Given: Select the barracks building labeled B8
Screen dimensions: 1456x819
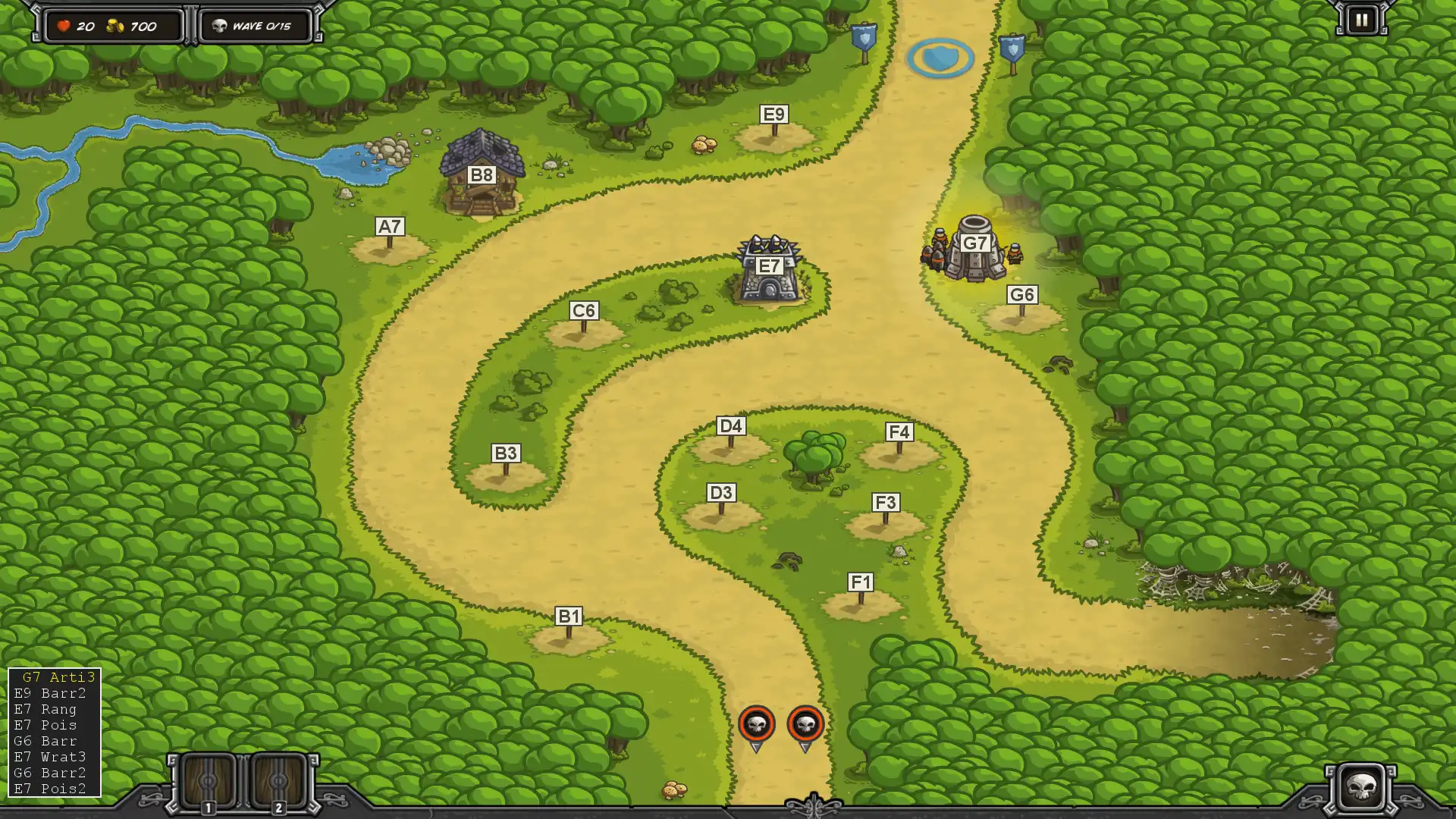Looking at the screenshot, I should [x=482, y=177].
